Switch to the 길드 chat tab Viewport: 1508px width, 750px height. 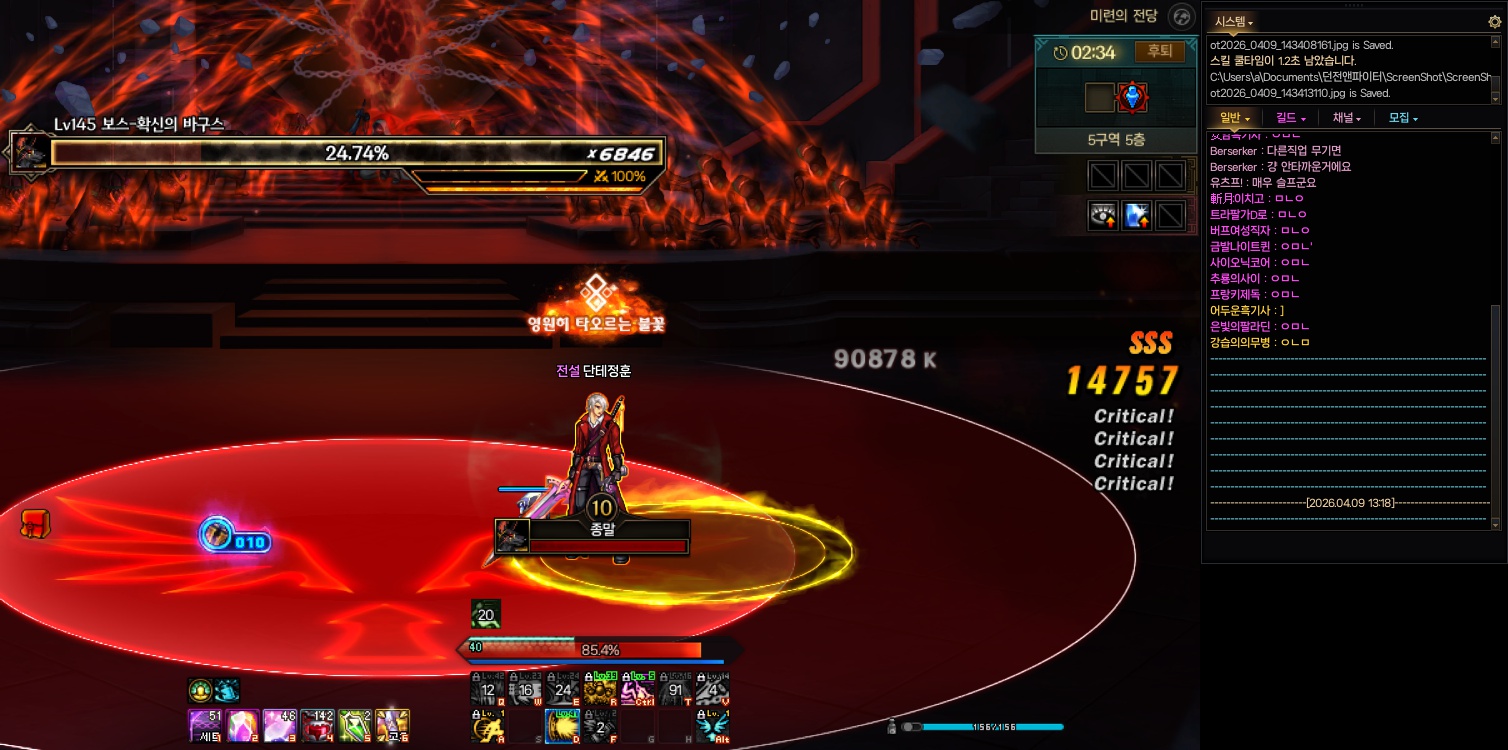pos(1291,118)
